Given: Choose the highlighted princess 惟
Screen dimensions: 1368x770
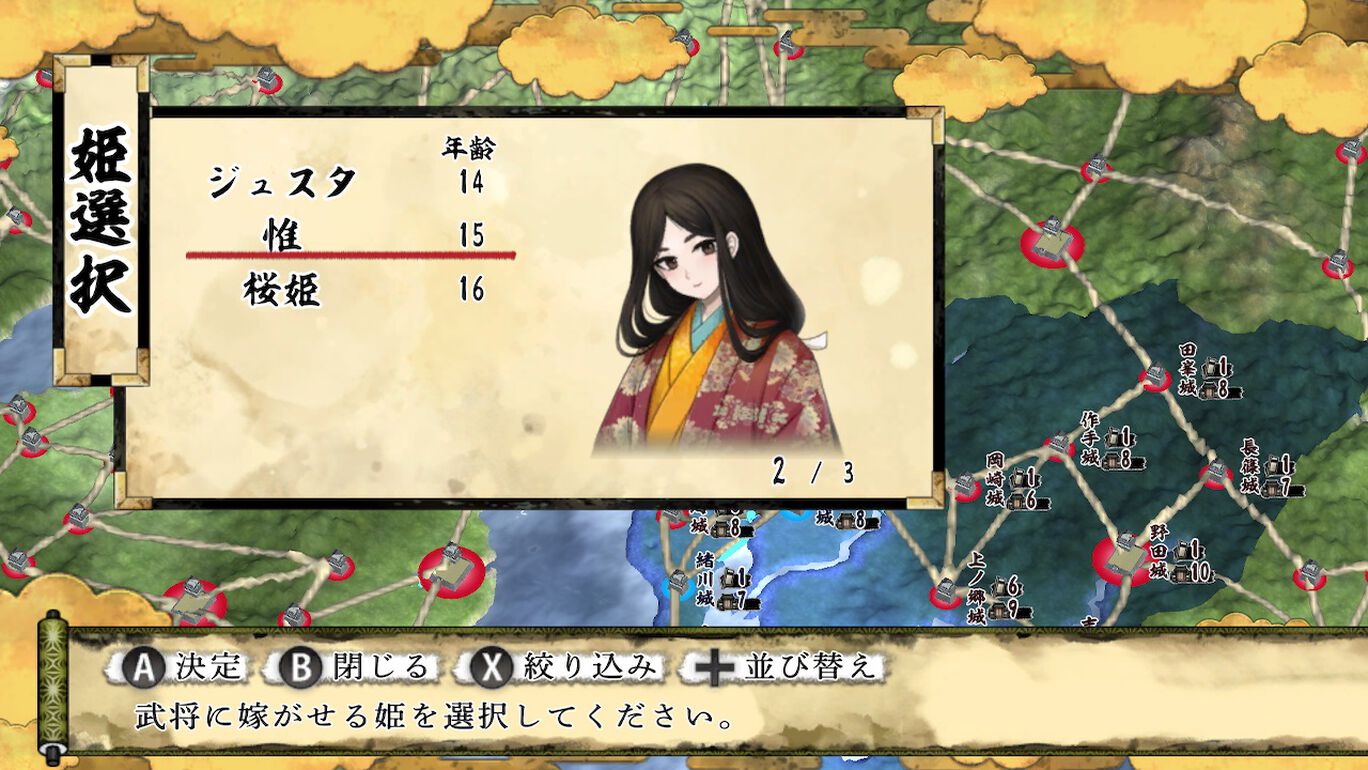Looking at the screenshot, I should pyautogui.click(x=283, y=236).
